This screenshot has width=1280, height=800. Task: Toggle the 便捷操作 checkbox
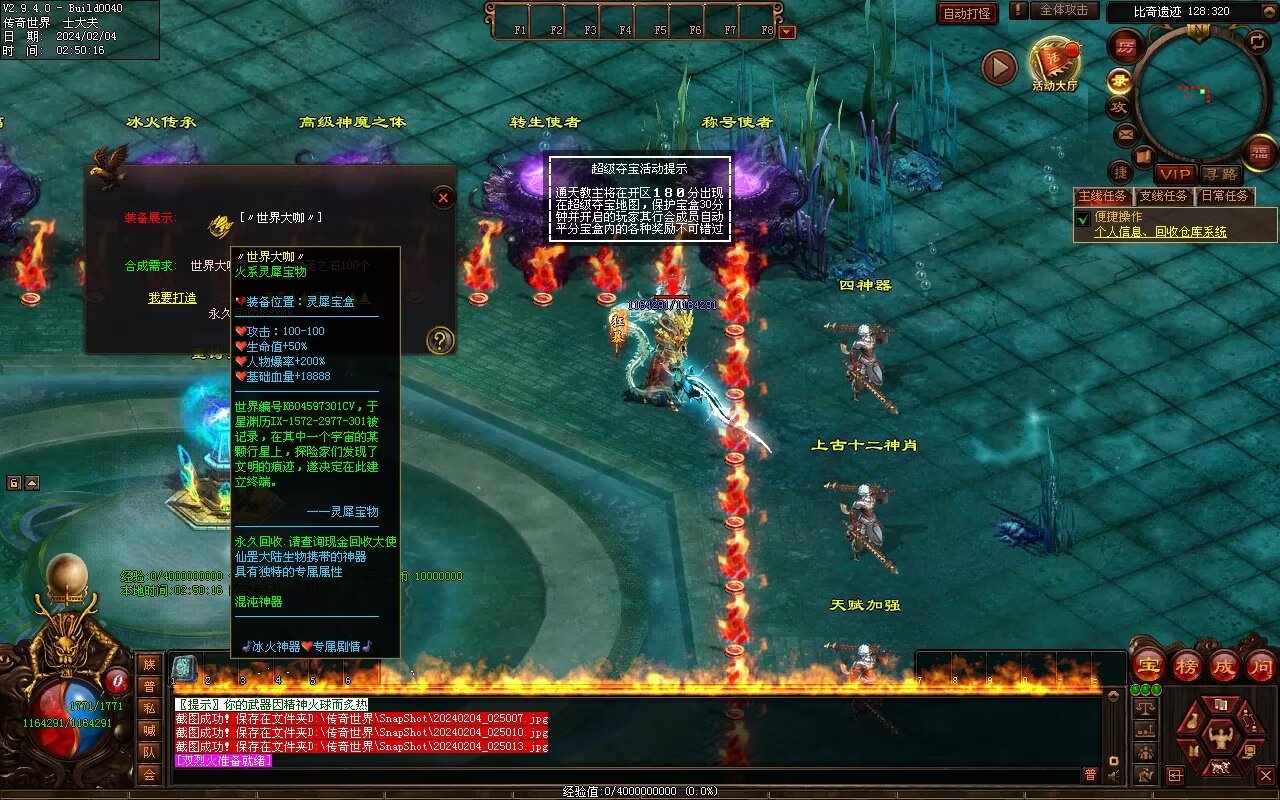1082,218
